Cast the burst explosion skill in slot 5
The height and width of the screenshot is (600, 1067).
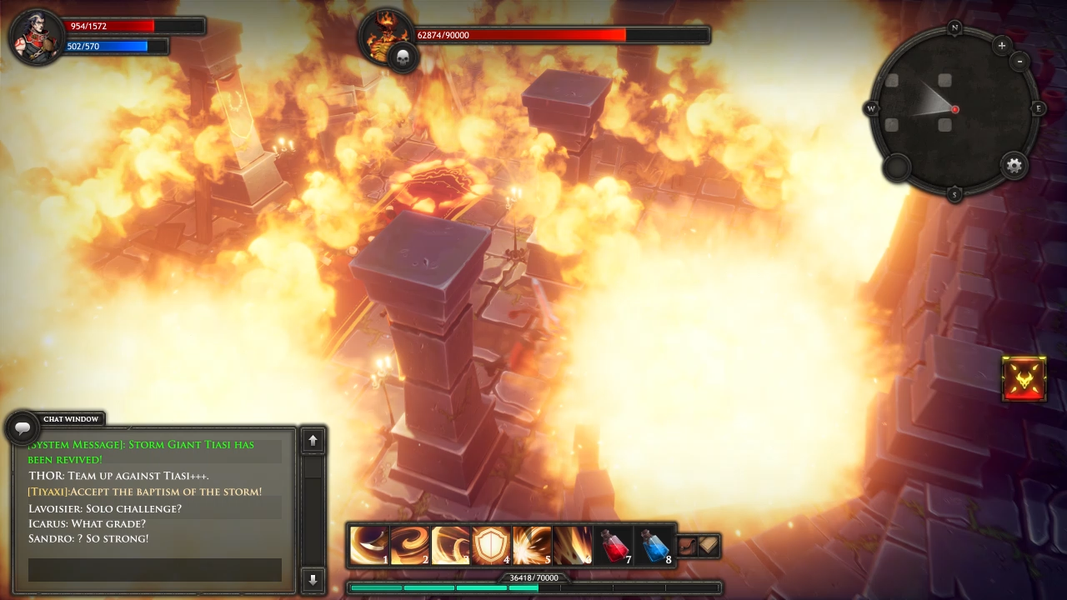pyautogui.click(x=532, y=546)
